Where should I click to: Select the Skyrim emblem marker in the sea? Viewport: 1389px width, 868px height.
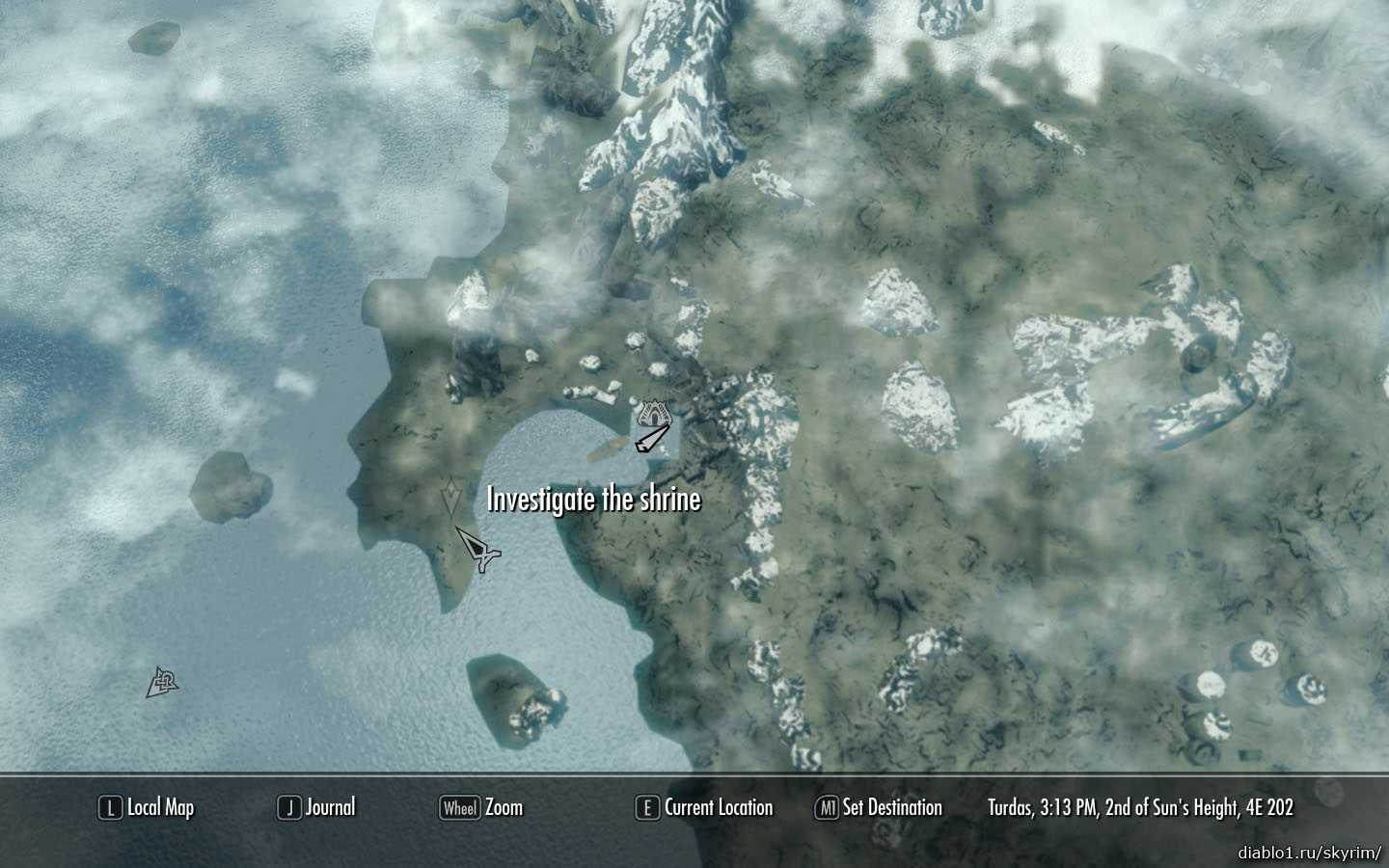point(162,684)
